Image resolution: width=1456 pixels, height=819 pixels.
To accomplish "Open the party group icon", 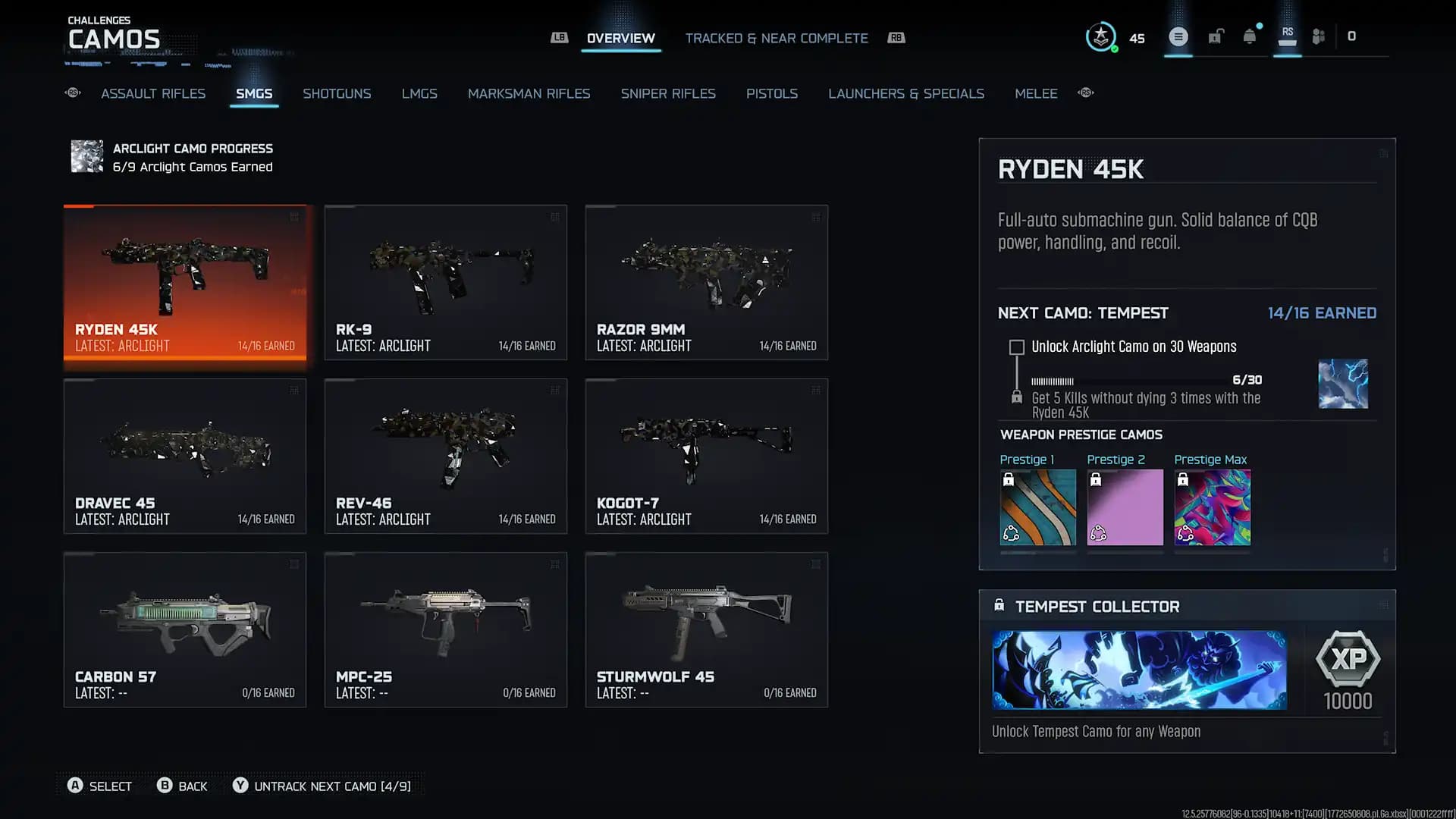I will pos(1319,36).
